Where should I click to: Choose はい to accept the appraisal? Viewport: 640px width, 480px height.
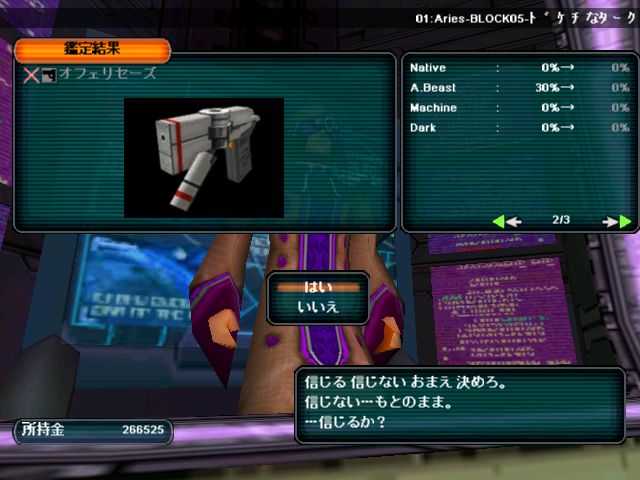[318, 287]
